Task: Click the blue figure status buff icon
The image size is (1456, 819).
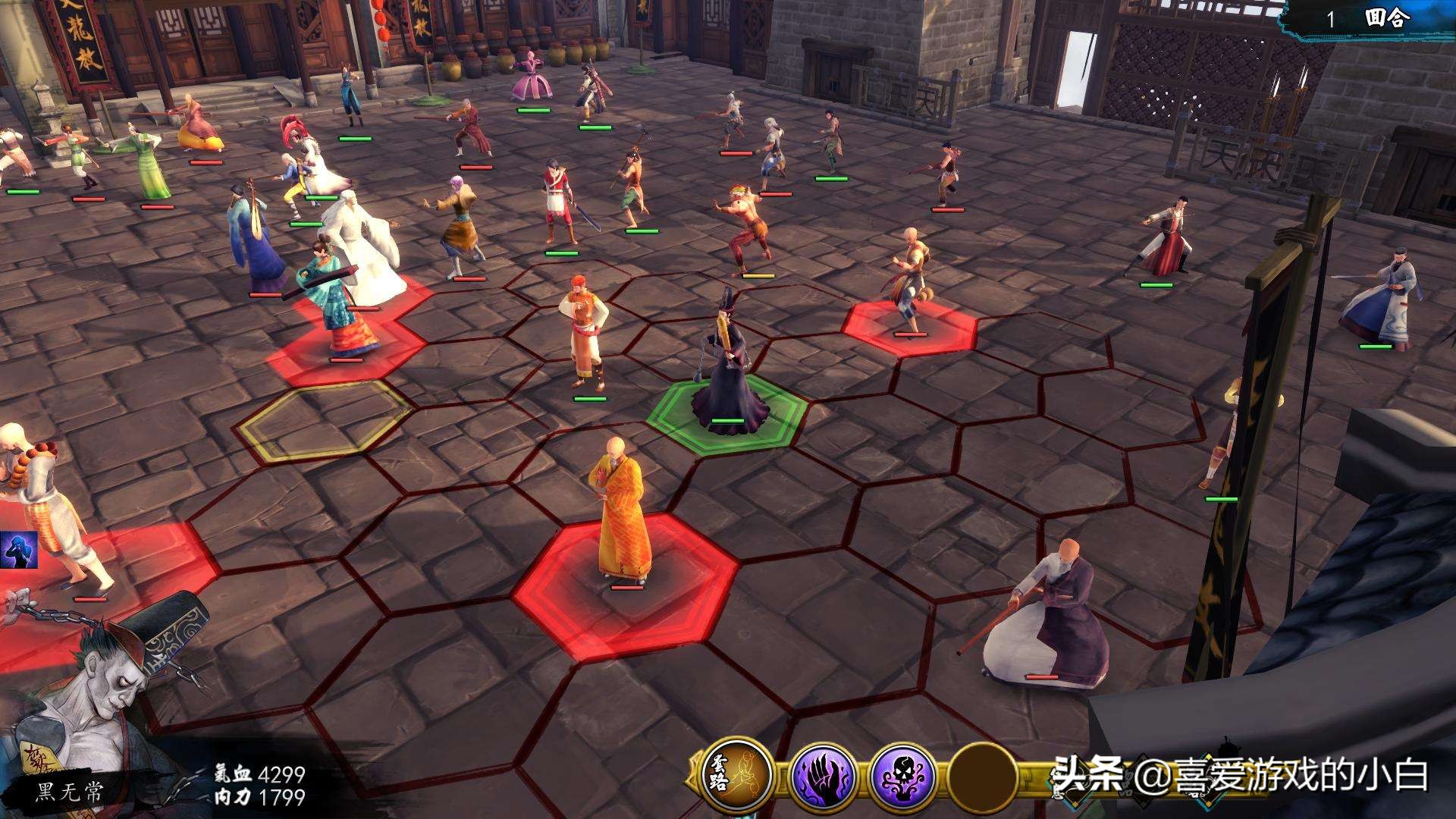Action: tap(18, 551)
